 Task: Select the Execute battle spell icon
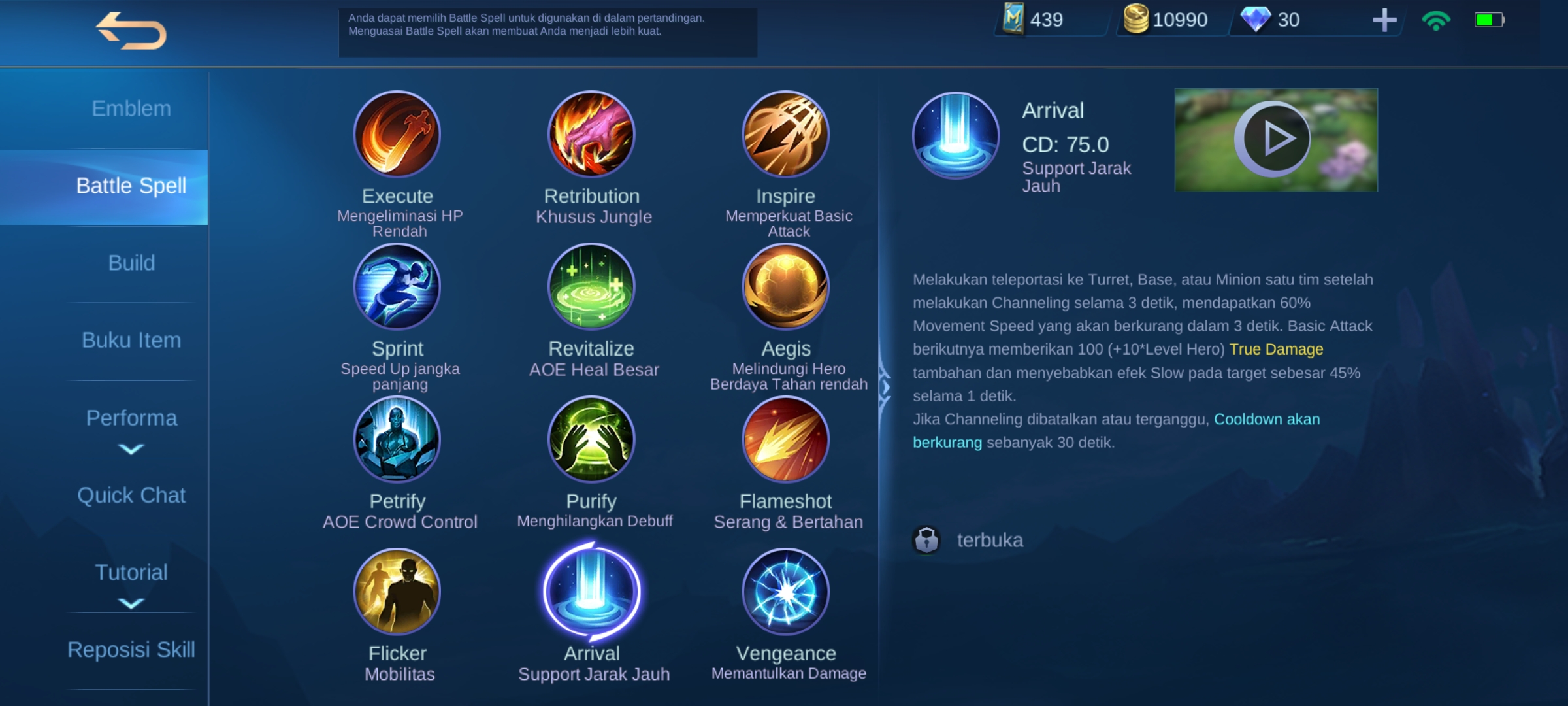pos(397,134)
